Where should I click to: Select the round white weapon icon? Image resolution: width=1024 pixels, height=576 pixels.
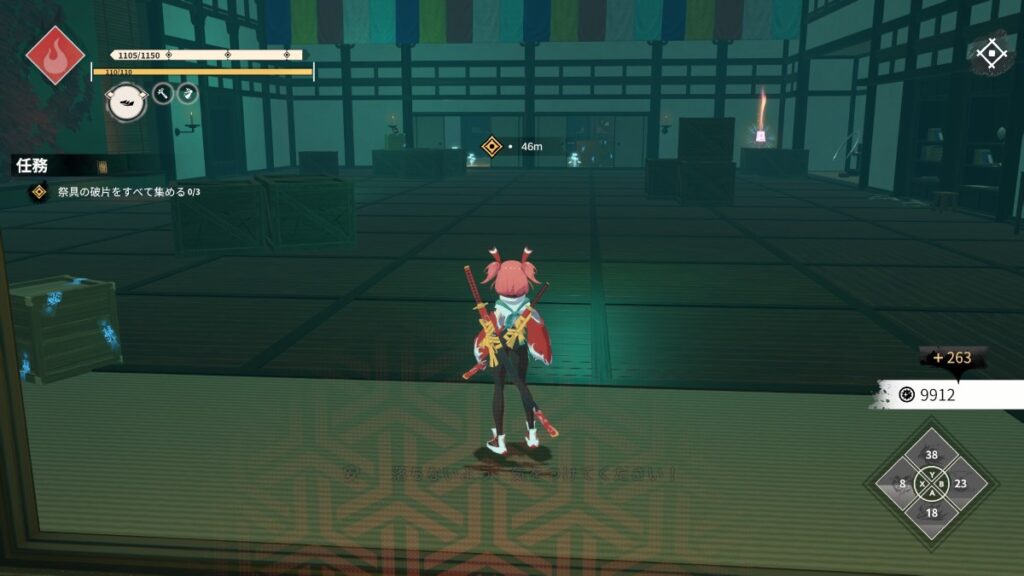[x=127, y=101]
